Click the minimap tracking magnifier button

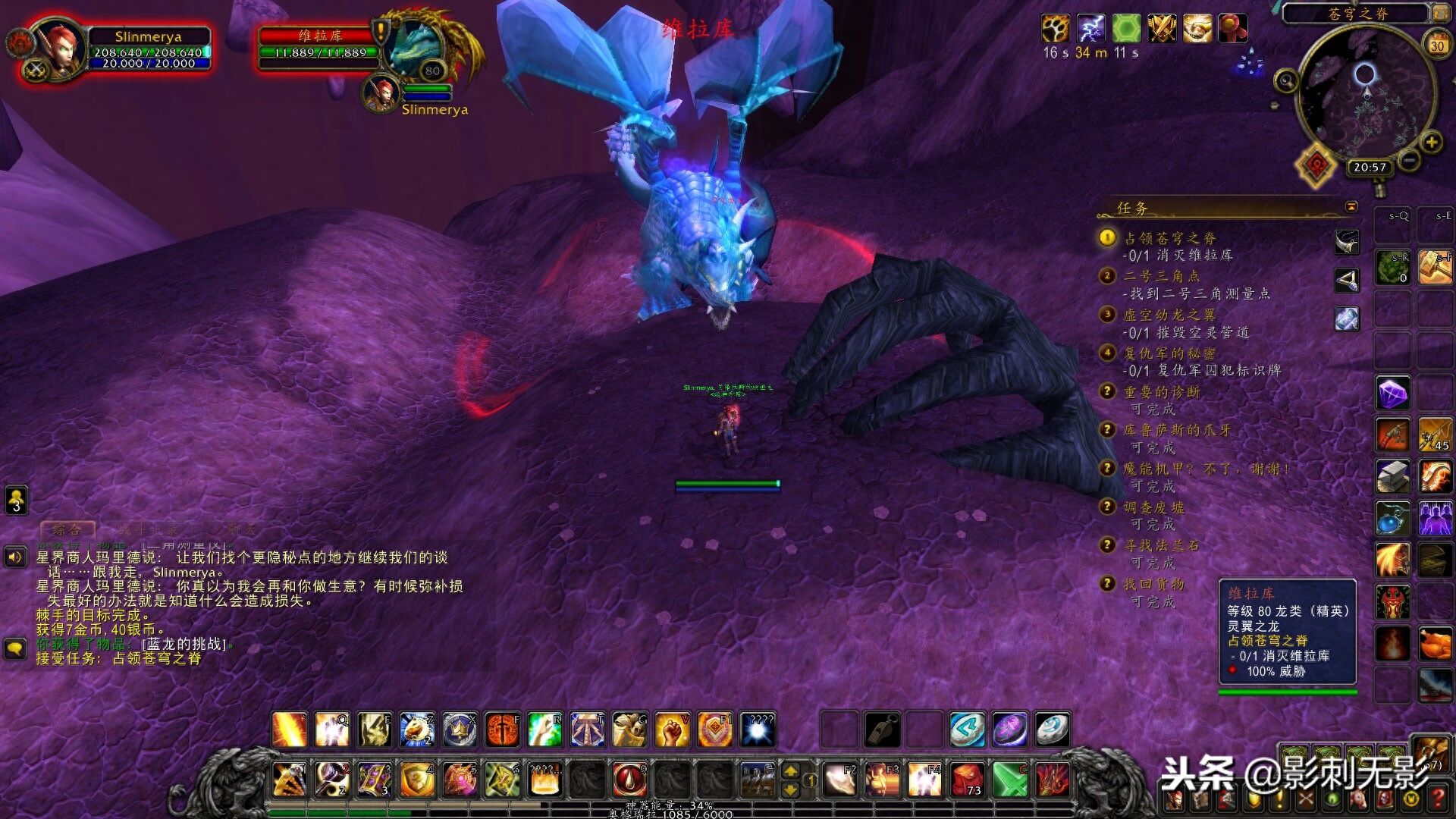[1286, 80]
